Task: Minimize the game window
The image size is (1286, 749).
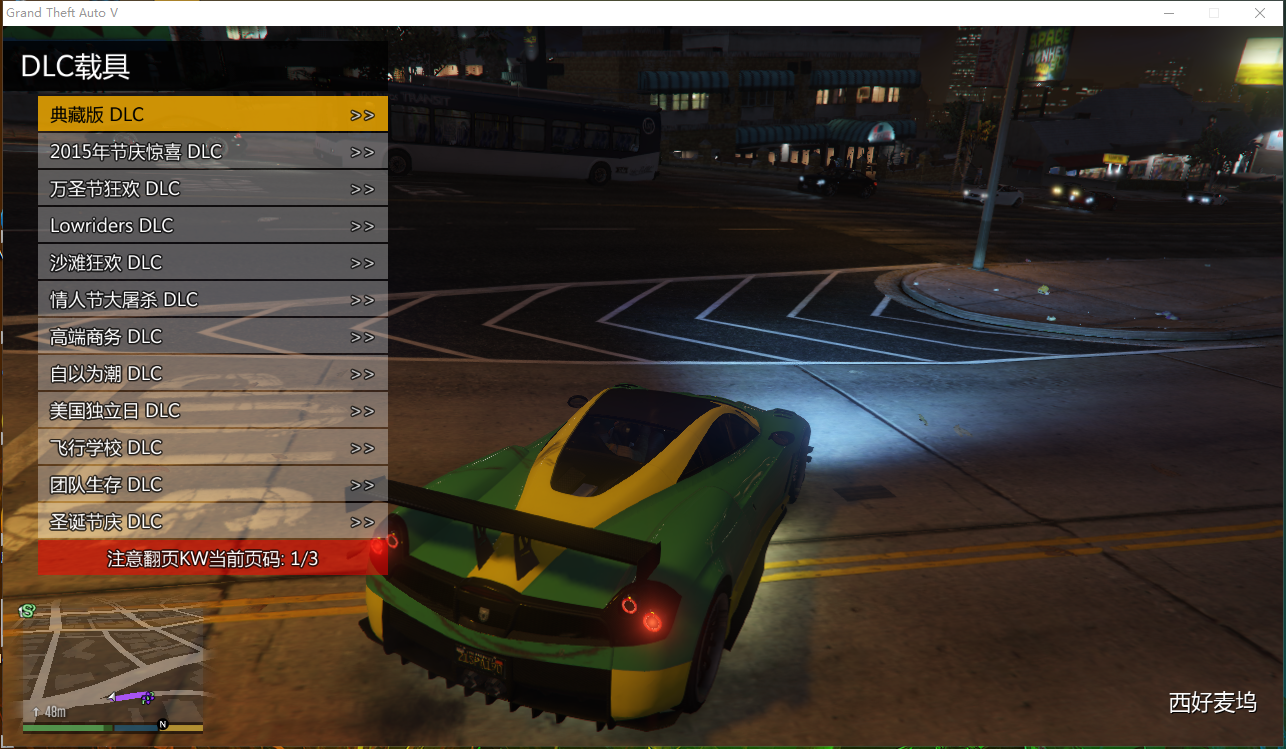Action: tap(1168, 13)
